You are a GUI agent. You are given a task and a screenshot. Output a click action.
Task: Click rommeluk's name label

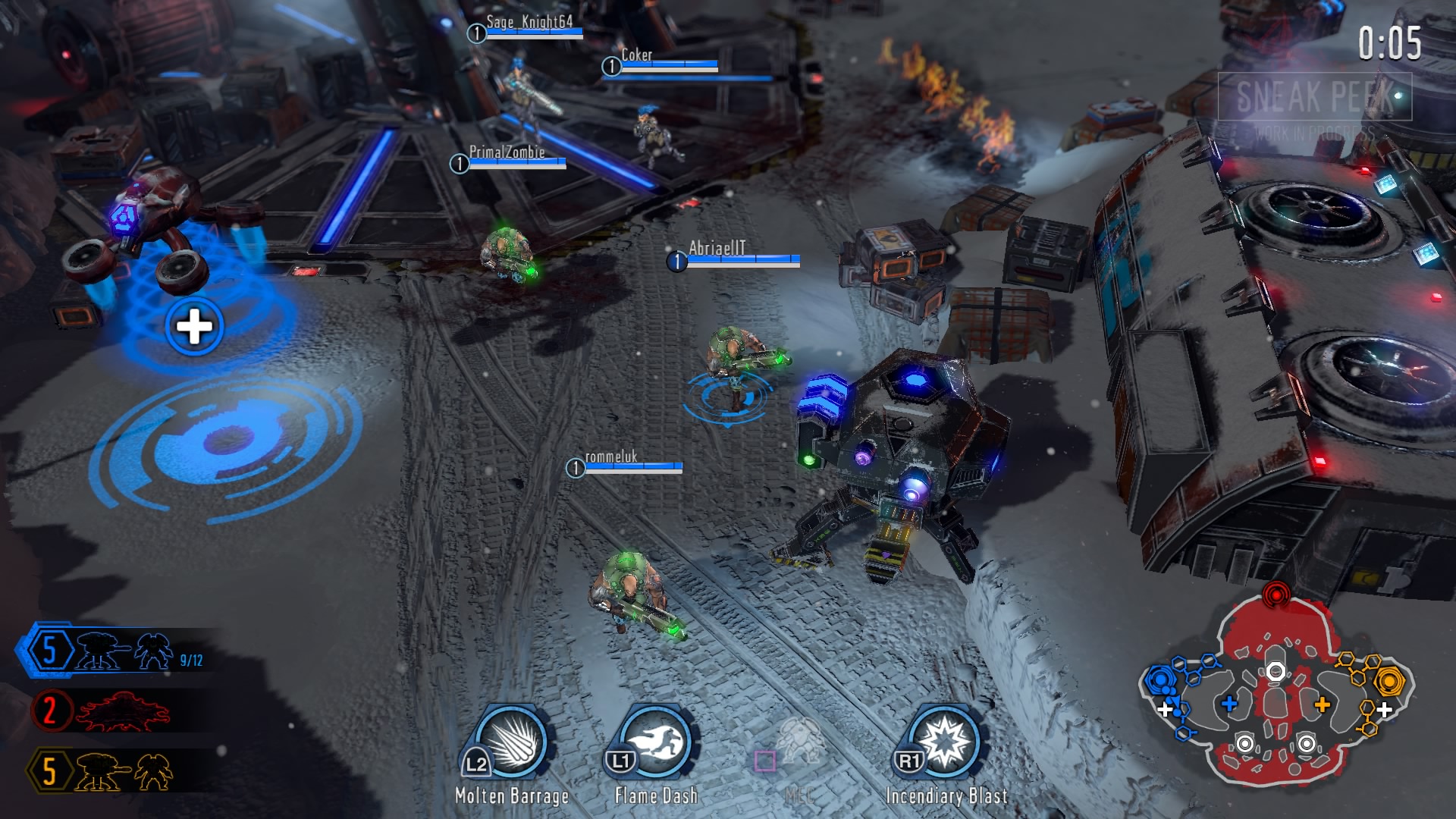point(611,457)
